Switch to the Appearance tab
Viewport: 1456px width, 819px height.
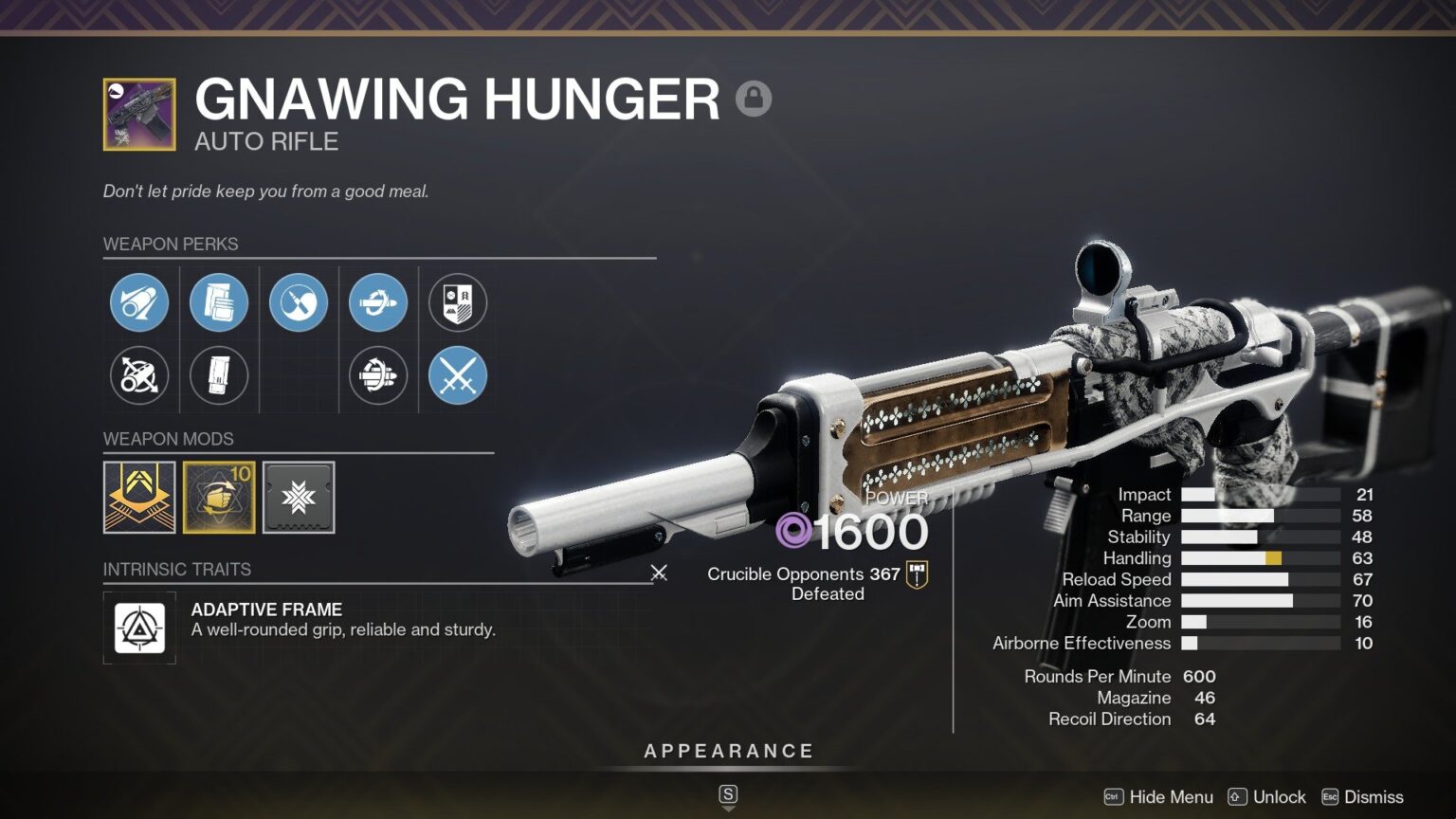(728, 750)
